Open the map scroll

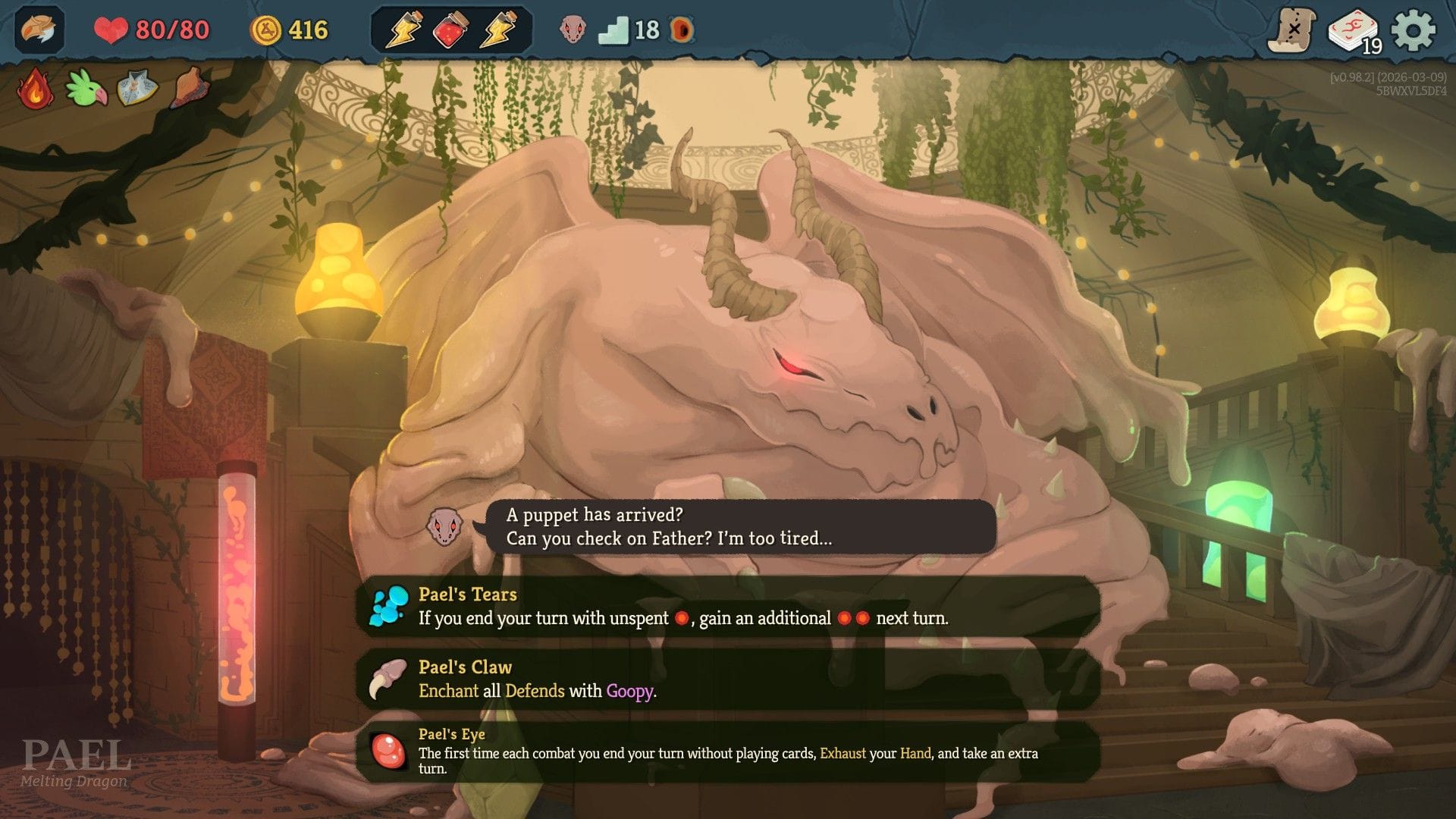[x=1292, y=31]
